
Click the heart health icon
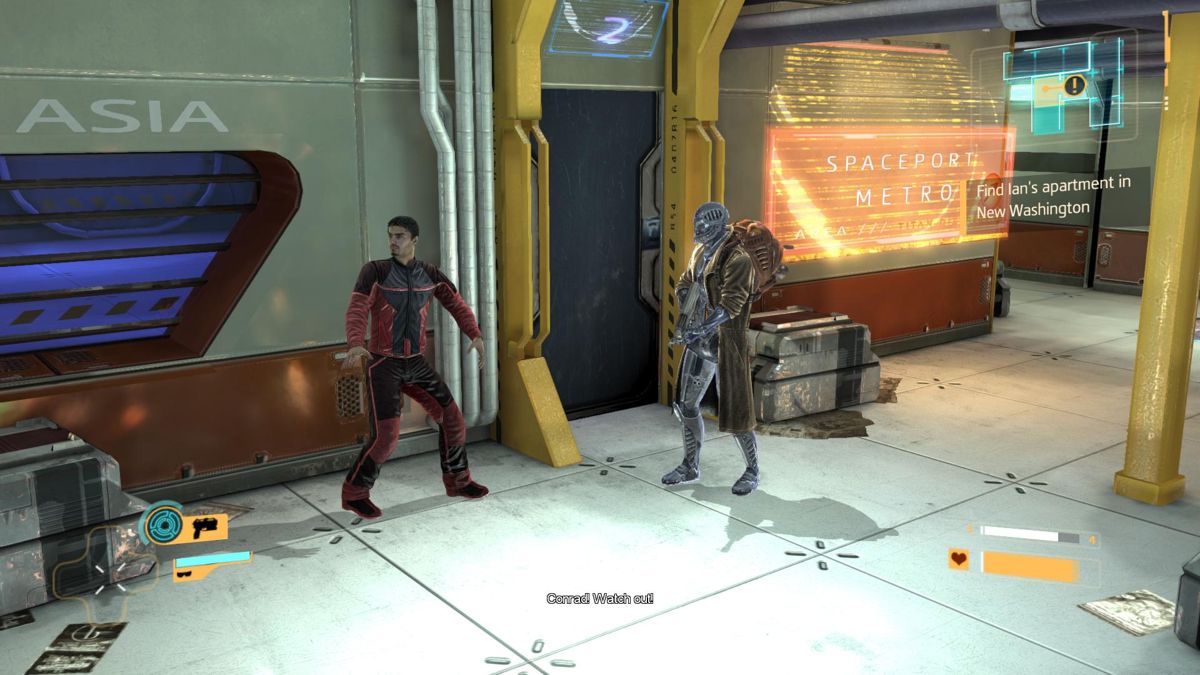pos(959,559)
